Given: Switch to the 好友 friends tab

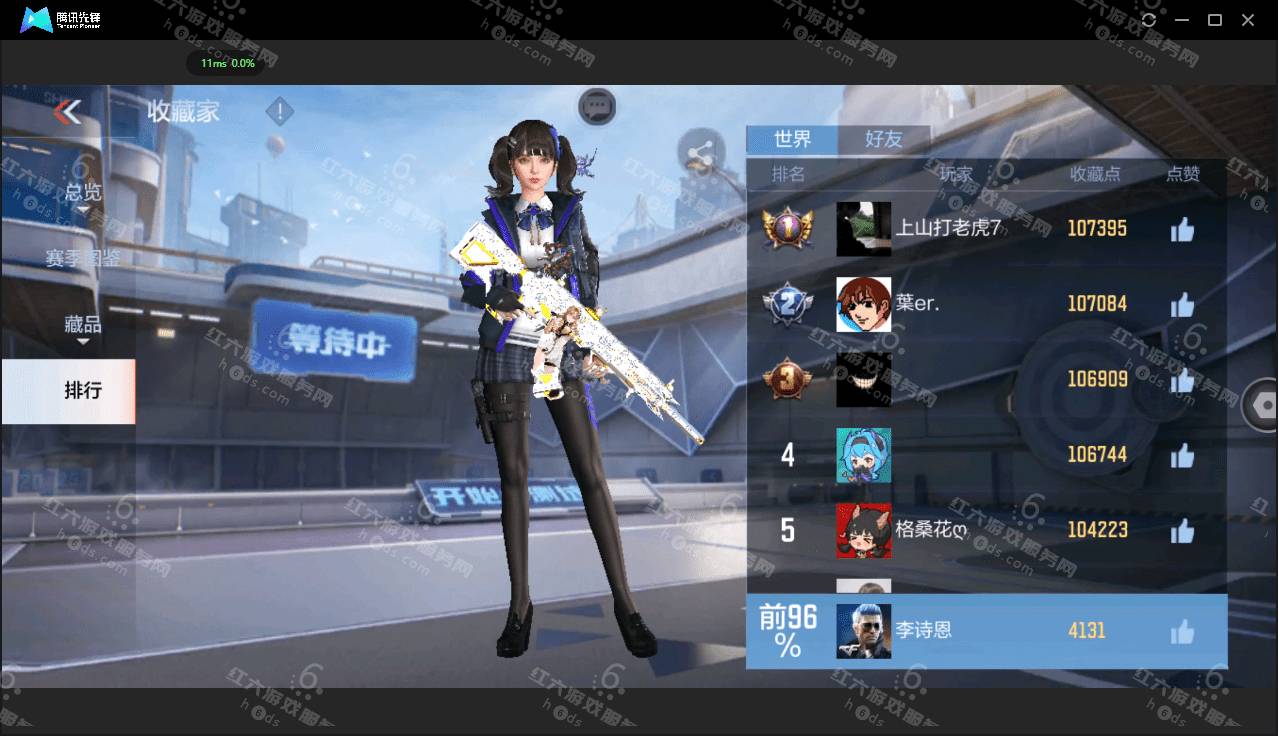Looking at the screenshot, I should [x=883, y=139].
